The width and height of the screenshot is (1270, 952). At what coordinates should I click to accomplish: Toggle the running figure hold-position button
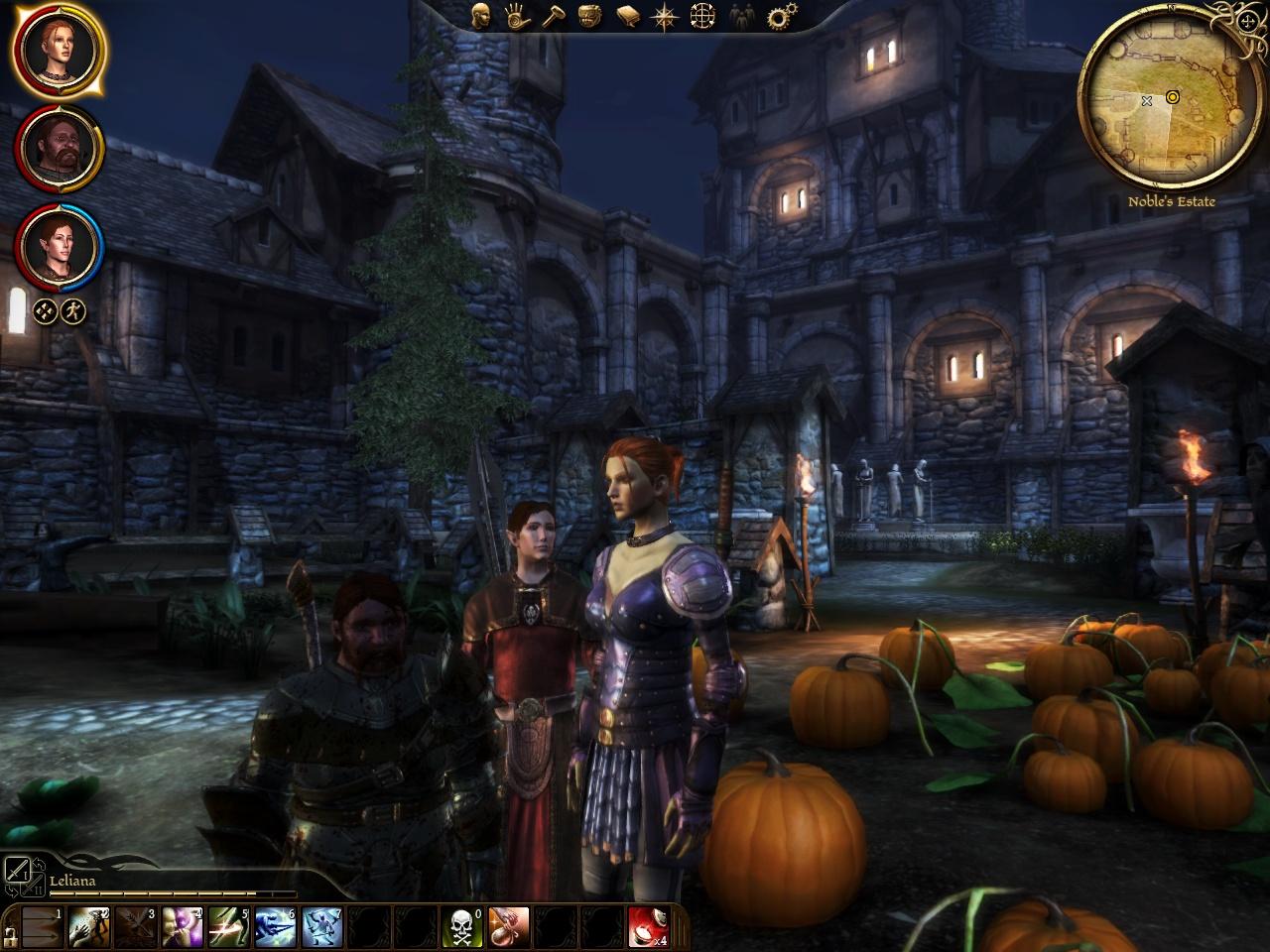coord(72,312)
